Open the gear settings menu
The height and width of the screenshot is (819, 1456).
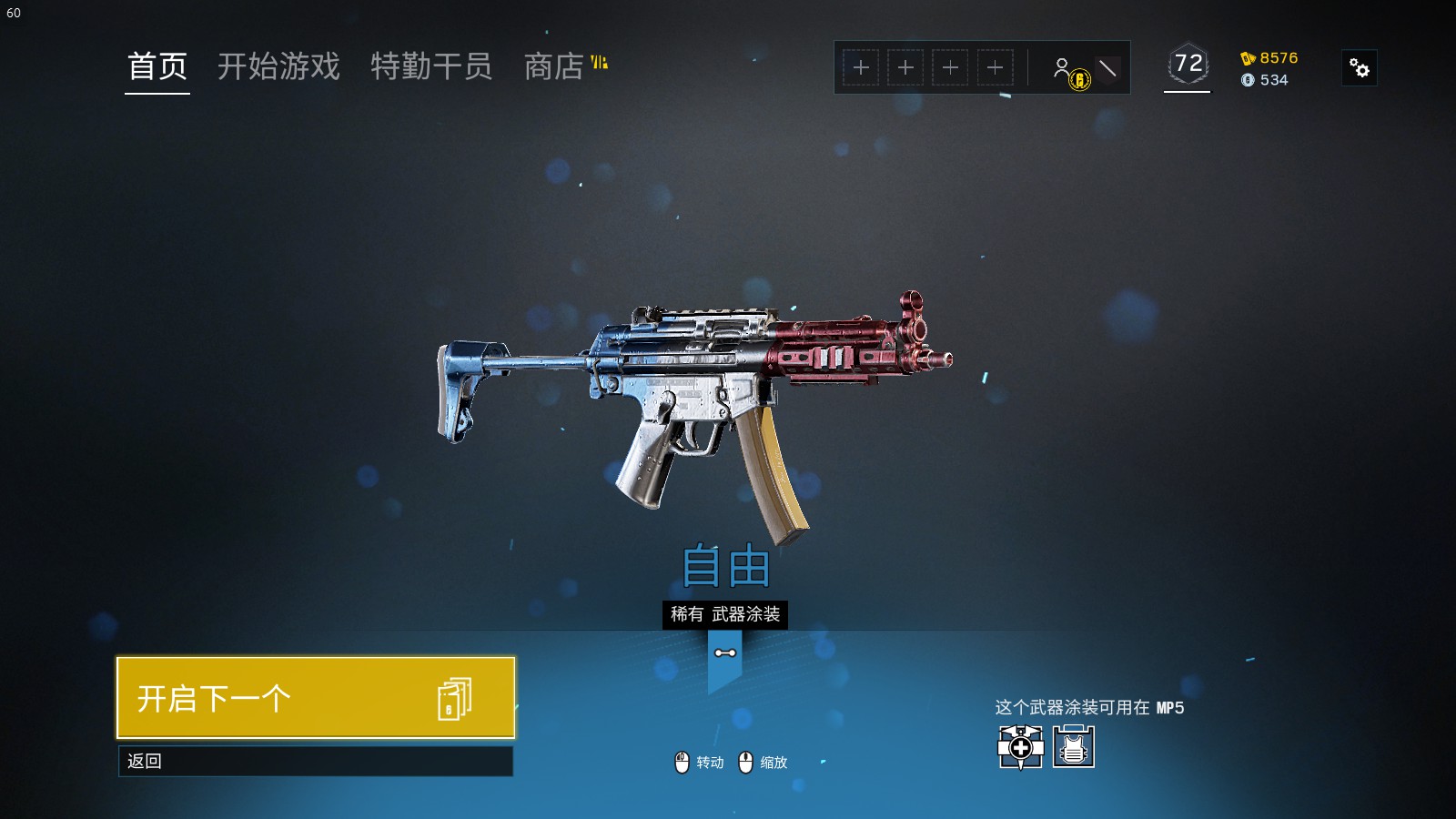tap(1360, 68)
